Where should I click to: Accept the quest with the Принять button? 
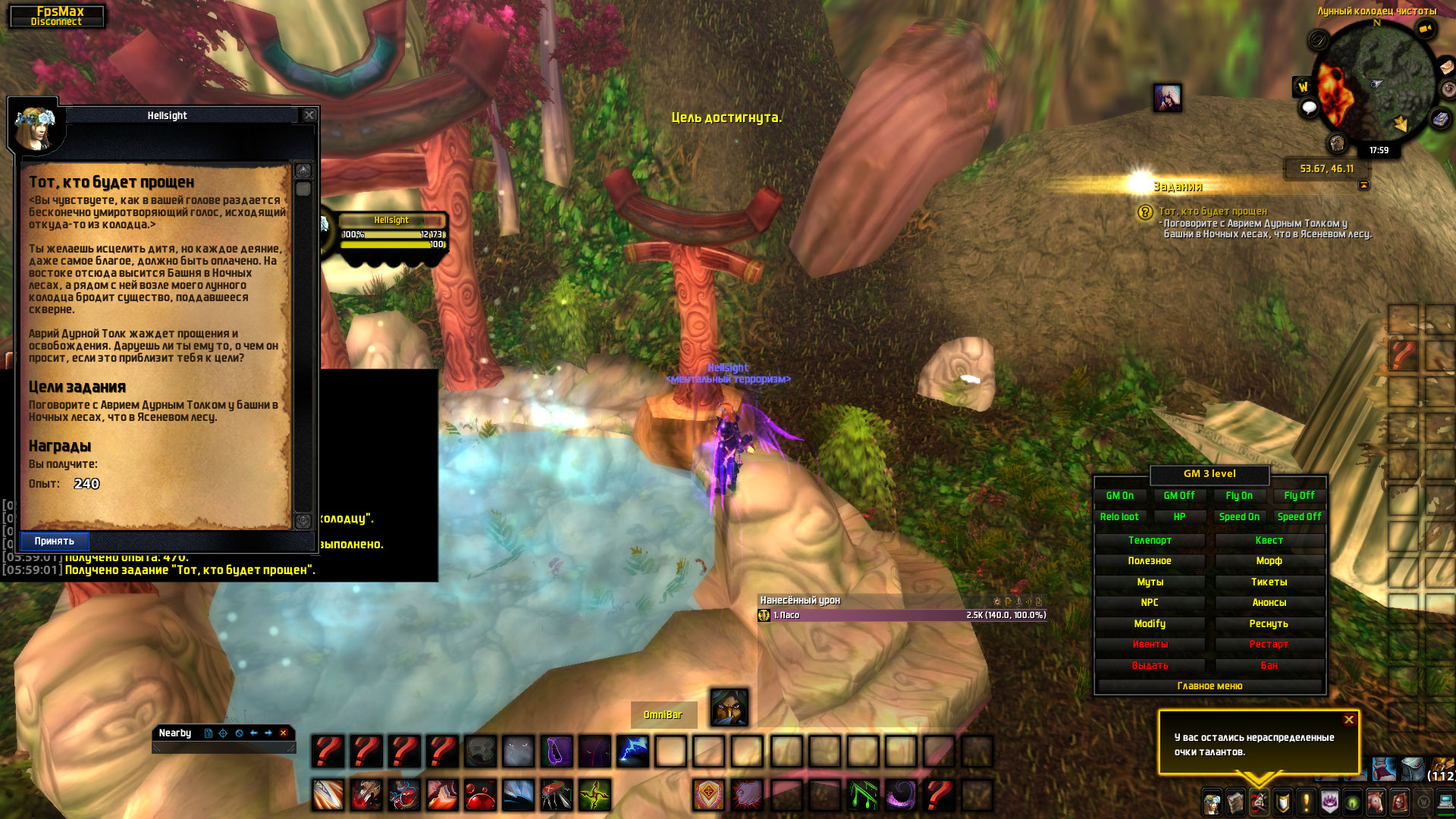click(55, 541)
